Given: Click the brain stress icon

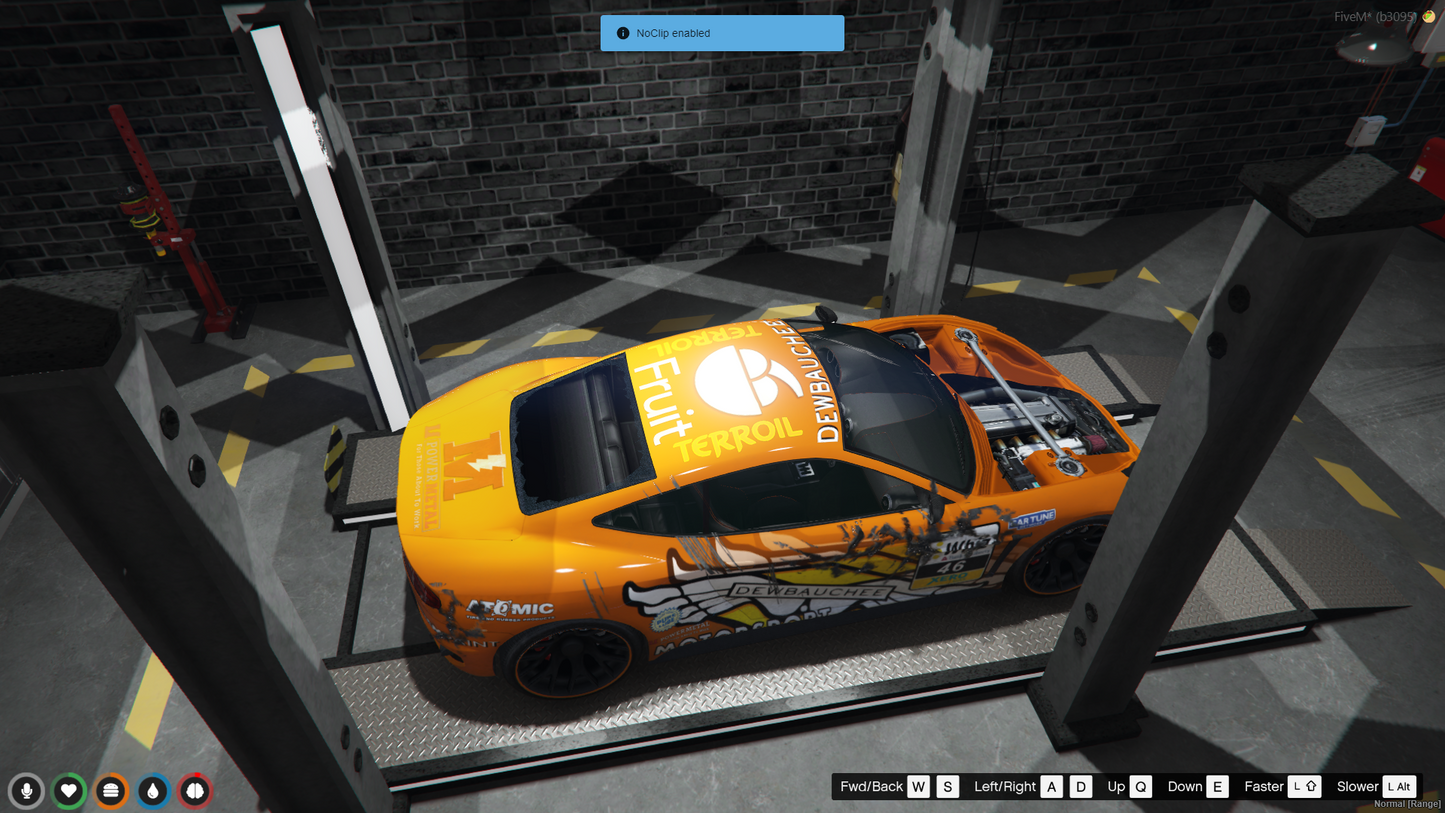Looking at the screenshot, I should coord(195,791).
